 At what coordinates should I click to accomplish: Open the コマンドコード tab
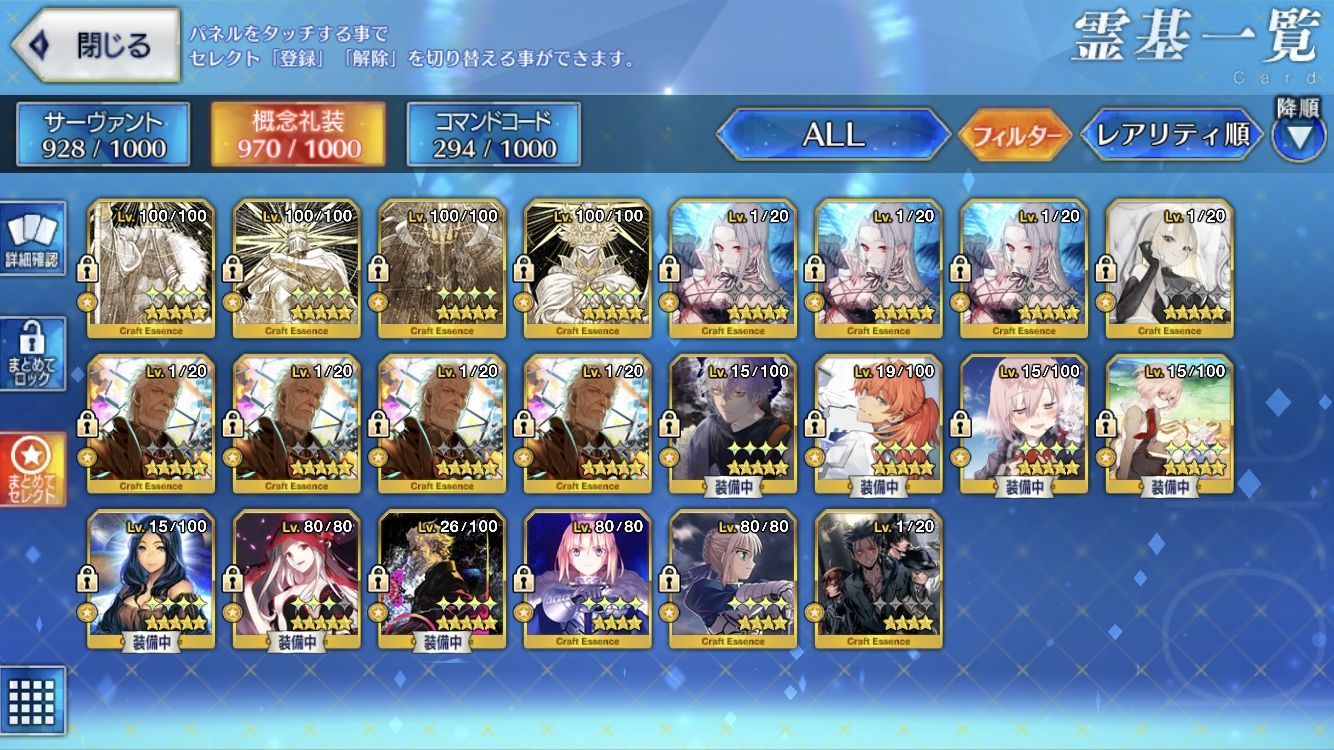pyautogui.click(x=493, y=135)
